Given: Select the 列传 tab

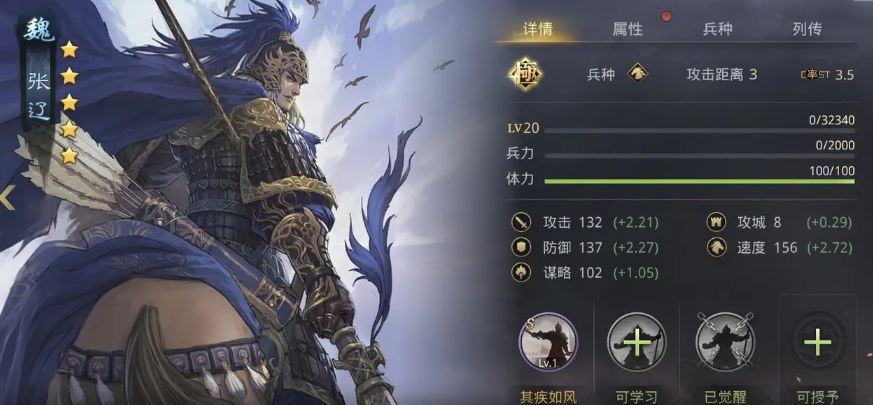Looking at the screenshot, I should point(806,29).
